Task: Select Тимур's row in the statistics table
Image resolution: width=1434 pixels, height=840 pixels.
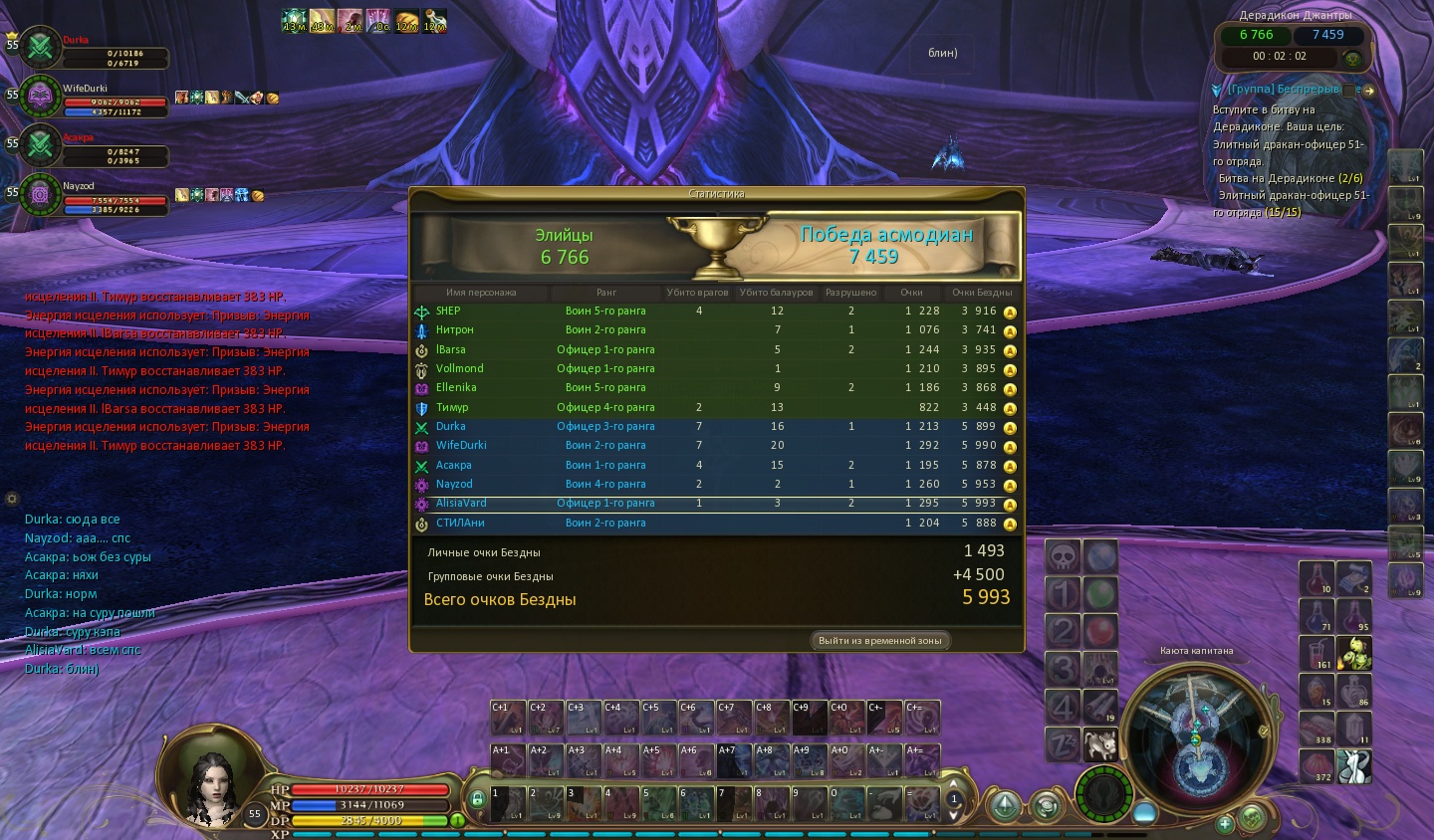Action: click(717, 407)
